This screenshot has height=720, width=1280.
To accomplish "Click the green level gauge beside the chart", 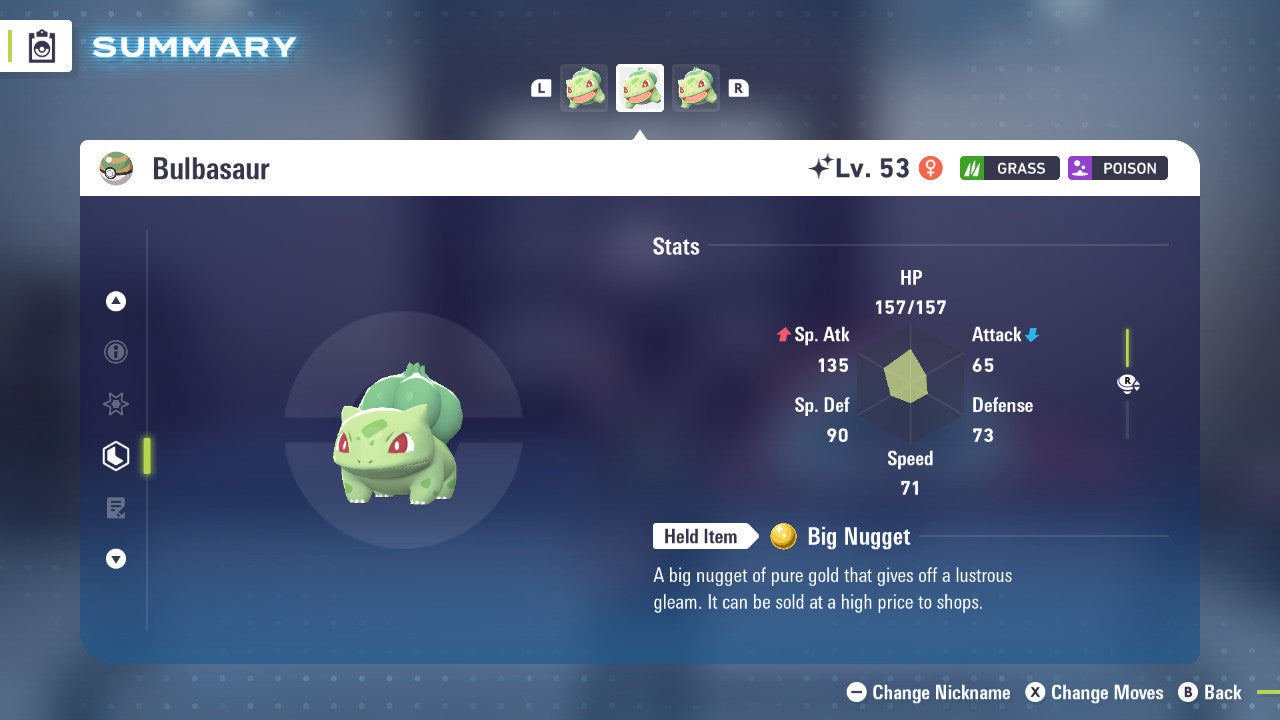I will tap(1128, 350).
